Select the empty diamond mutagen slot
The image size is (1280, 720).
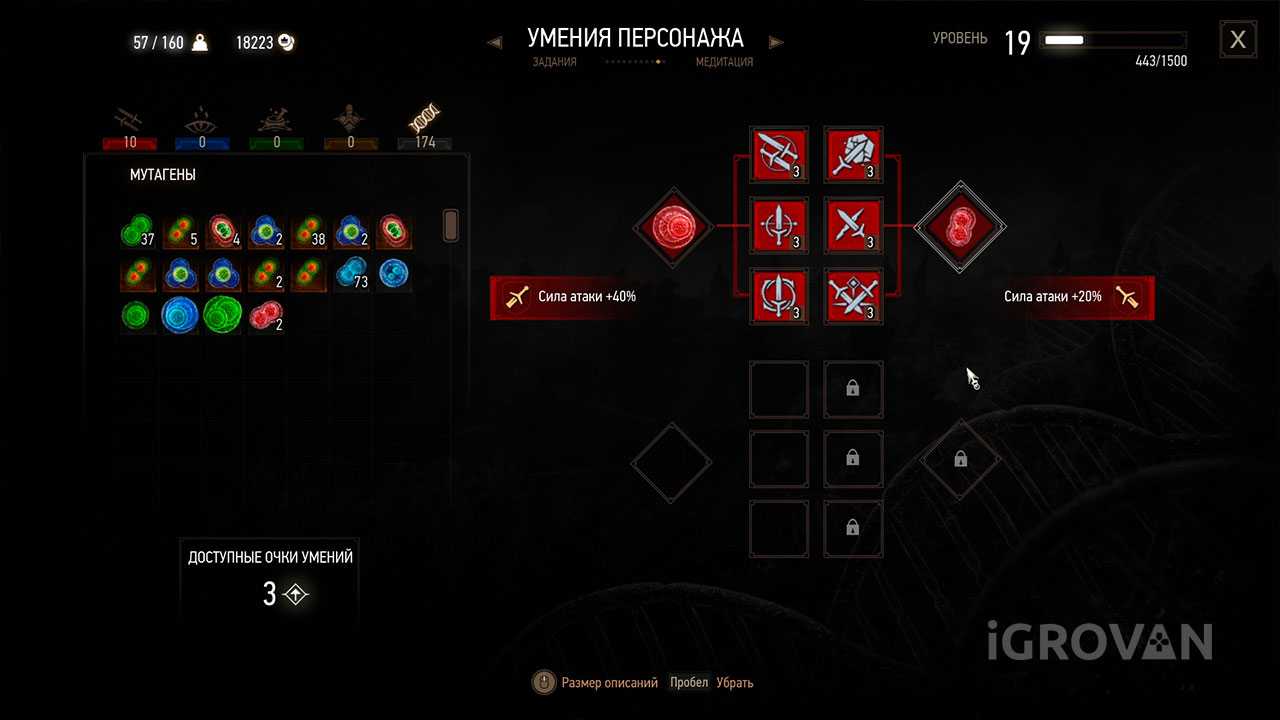[x=672, y=462]
